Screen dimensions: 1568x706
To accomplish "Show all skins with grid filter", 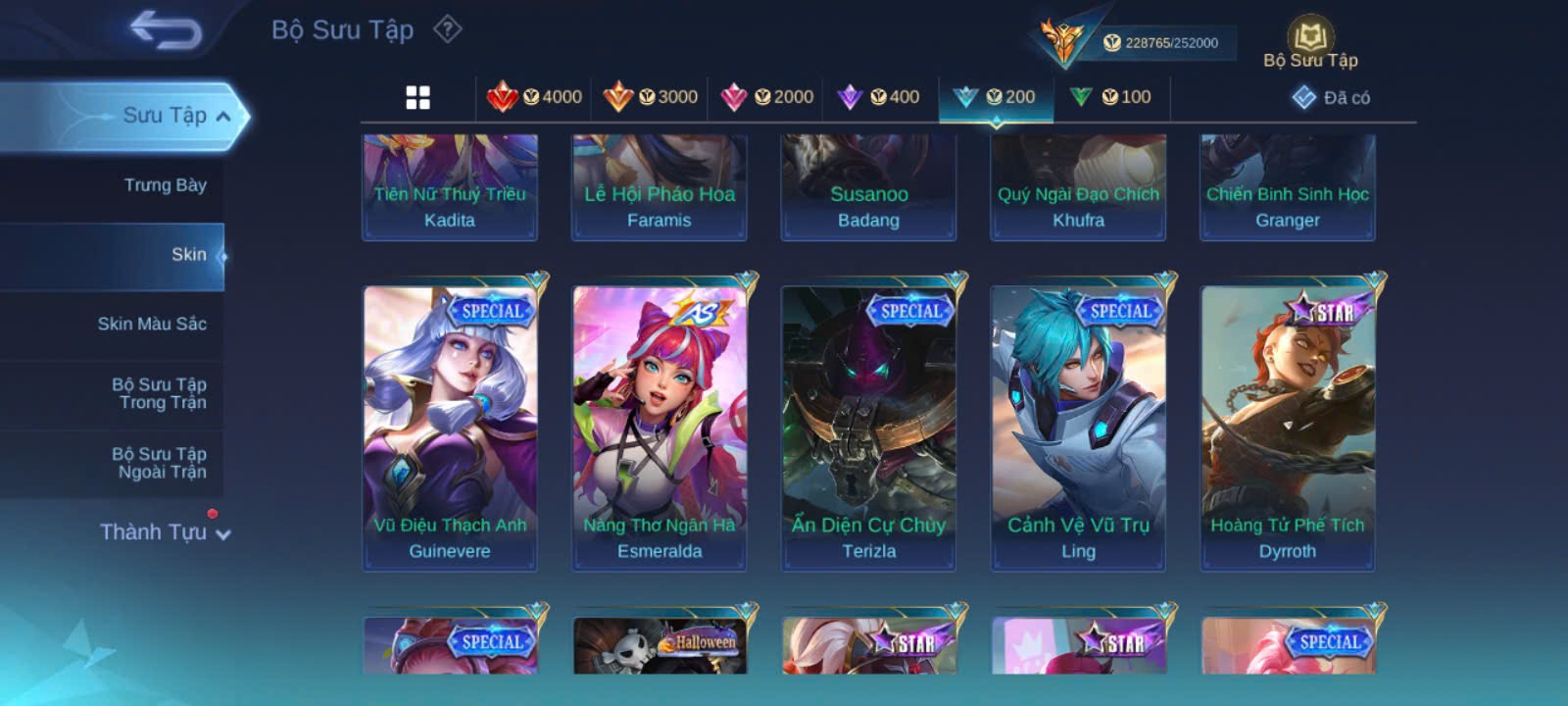I will tap(418, 97).
